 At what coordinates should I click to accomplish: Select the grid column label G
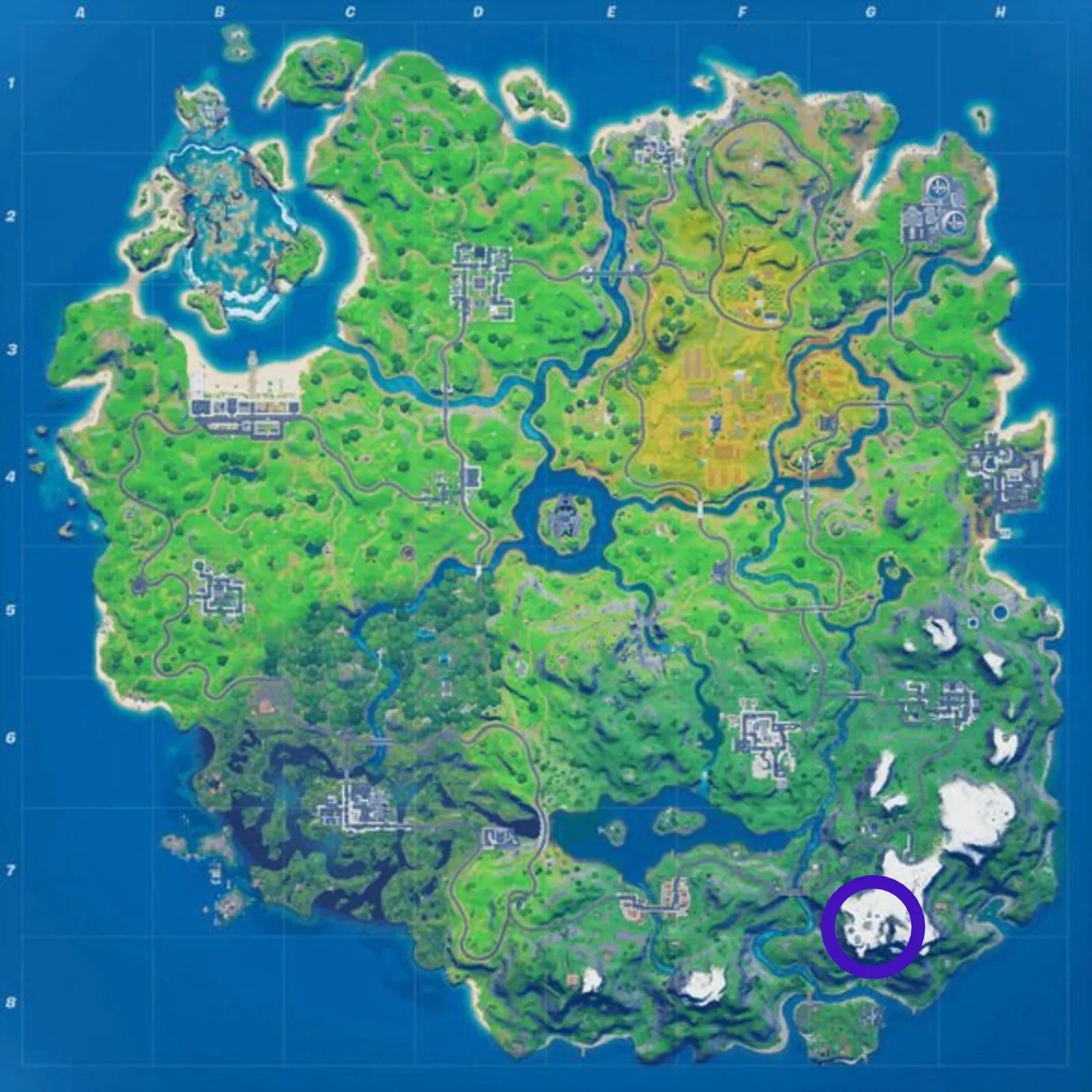click(872, 12)
